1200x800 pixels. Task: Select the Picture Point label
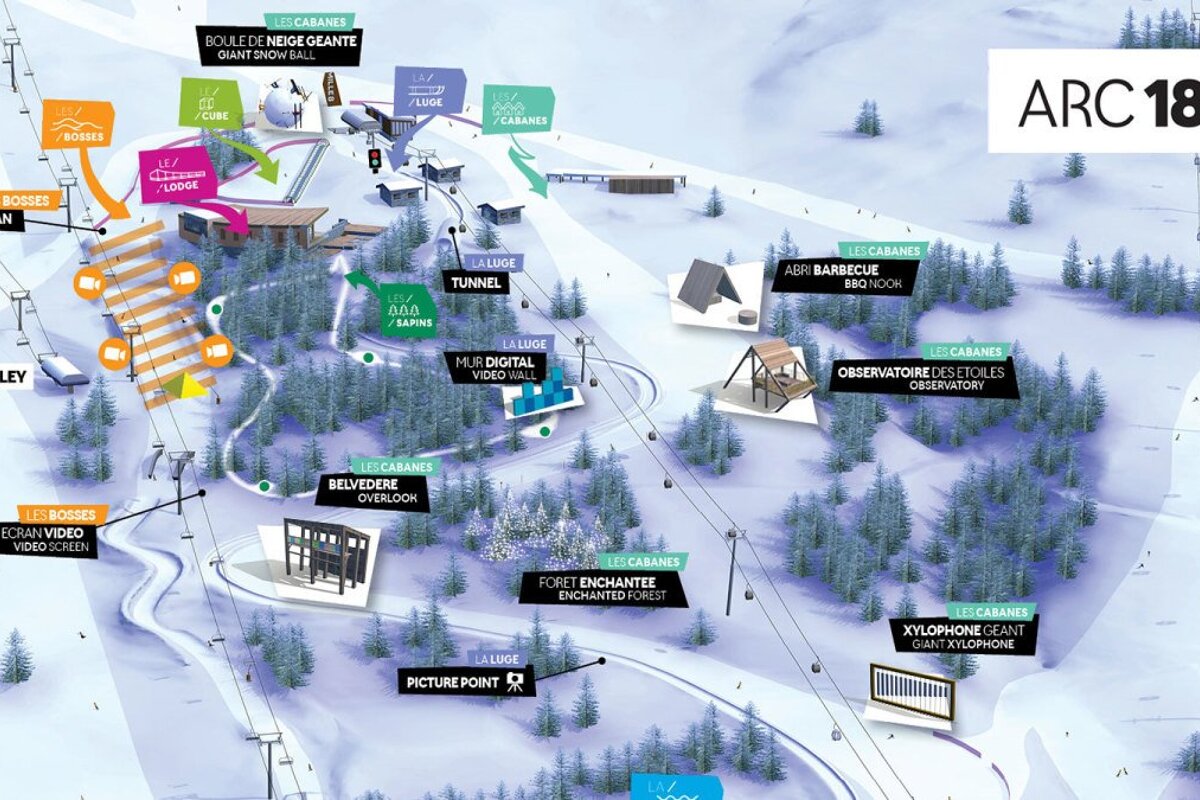coord(466,682)
